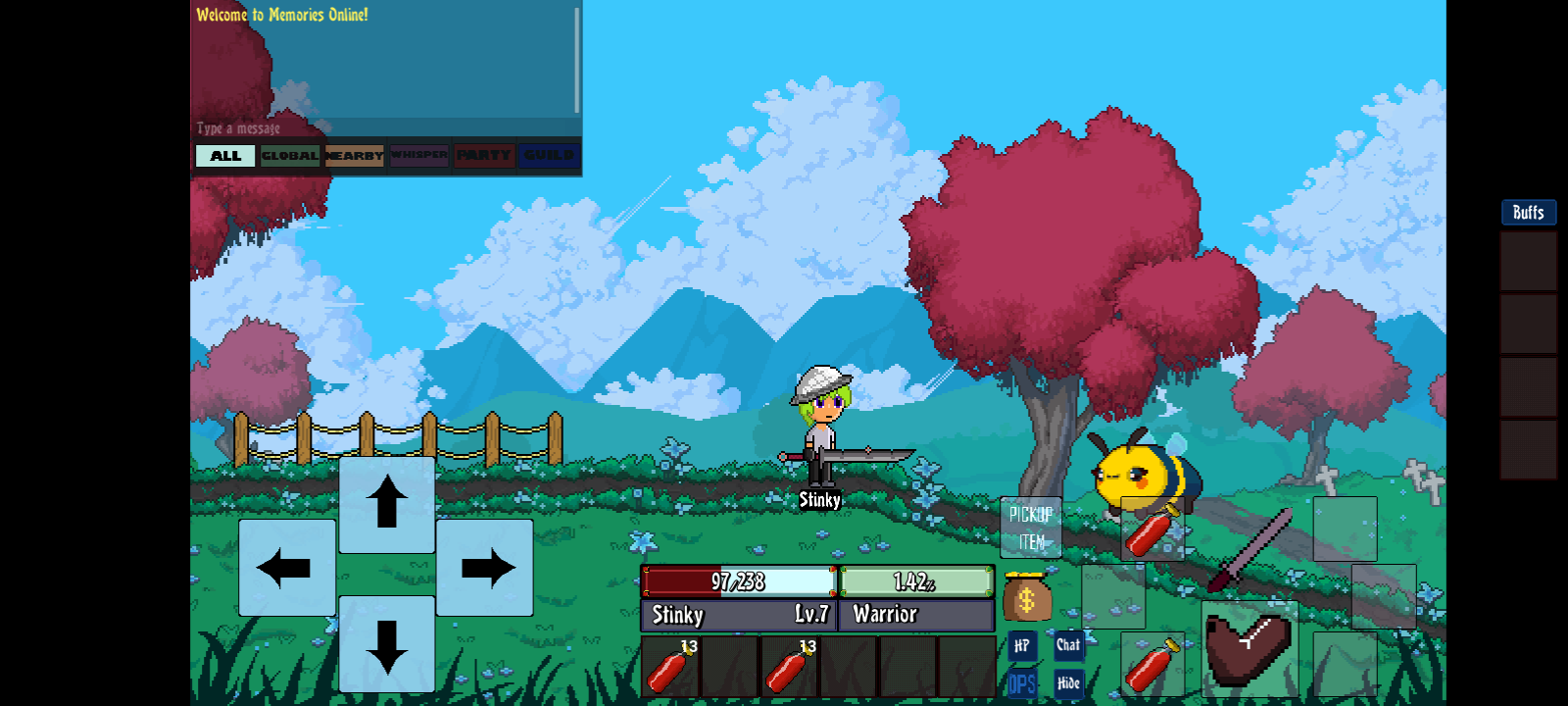Open the Buffs panel header

1528,213
